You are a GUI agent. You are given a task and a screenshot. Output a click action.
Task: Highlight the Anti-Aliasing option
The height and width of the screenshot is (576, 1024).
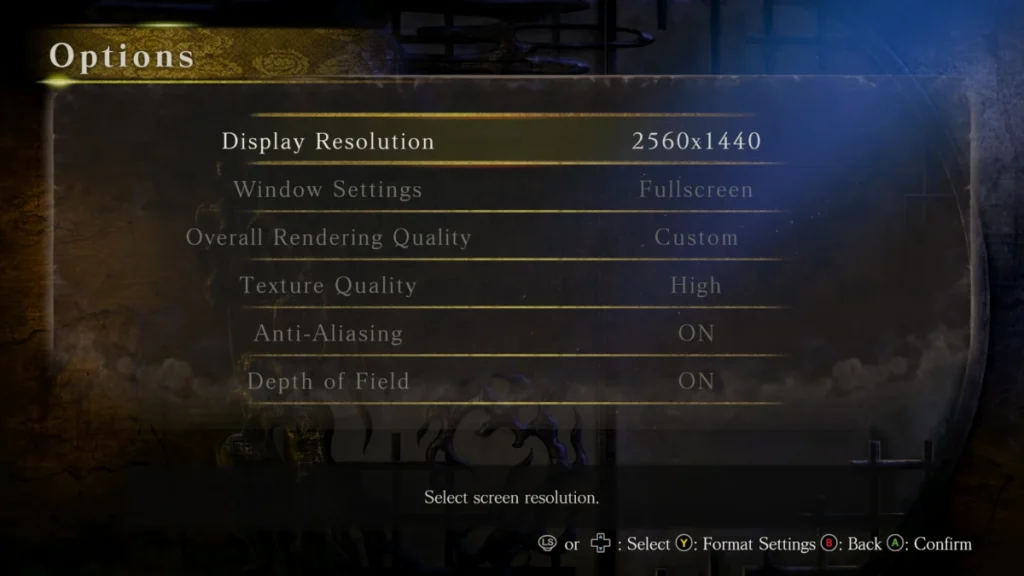328,334
